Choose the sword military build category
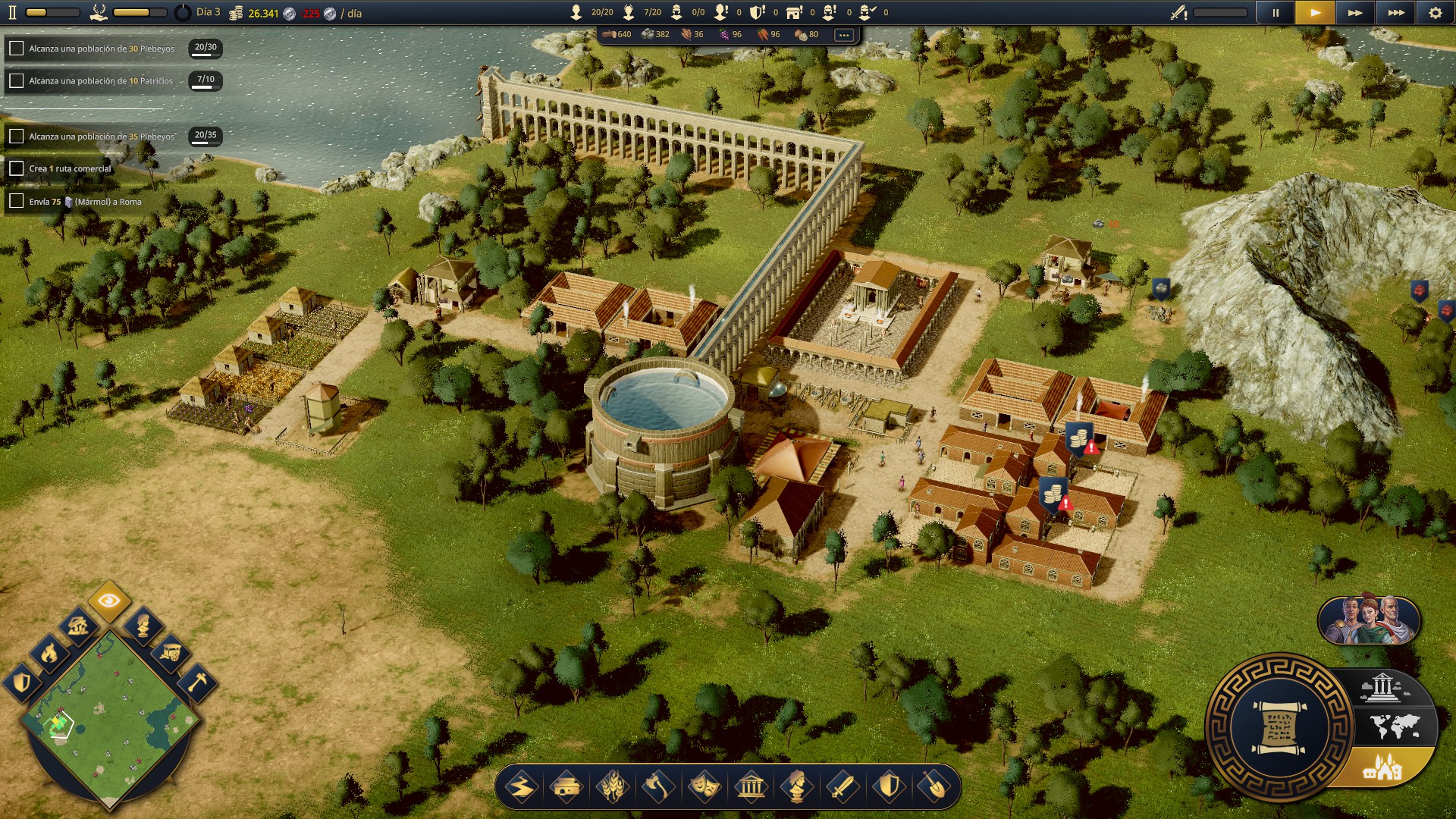Image resolution: width=1456 pixels, height=819 pixels. coord(843,787)
